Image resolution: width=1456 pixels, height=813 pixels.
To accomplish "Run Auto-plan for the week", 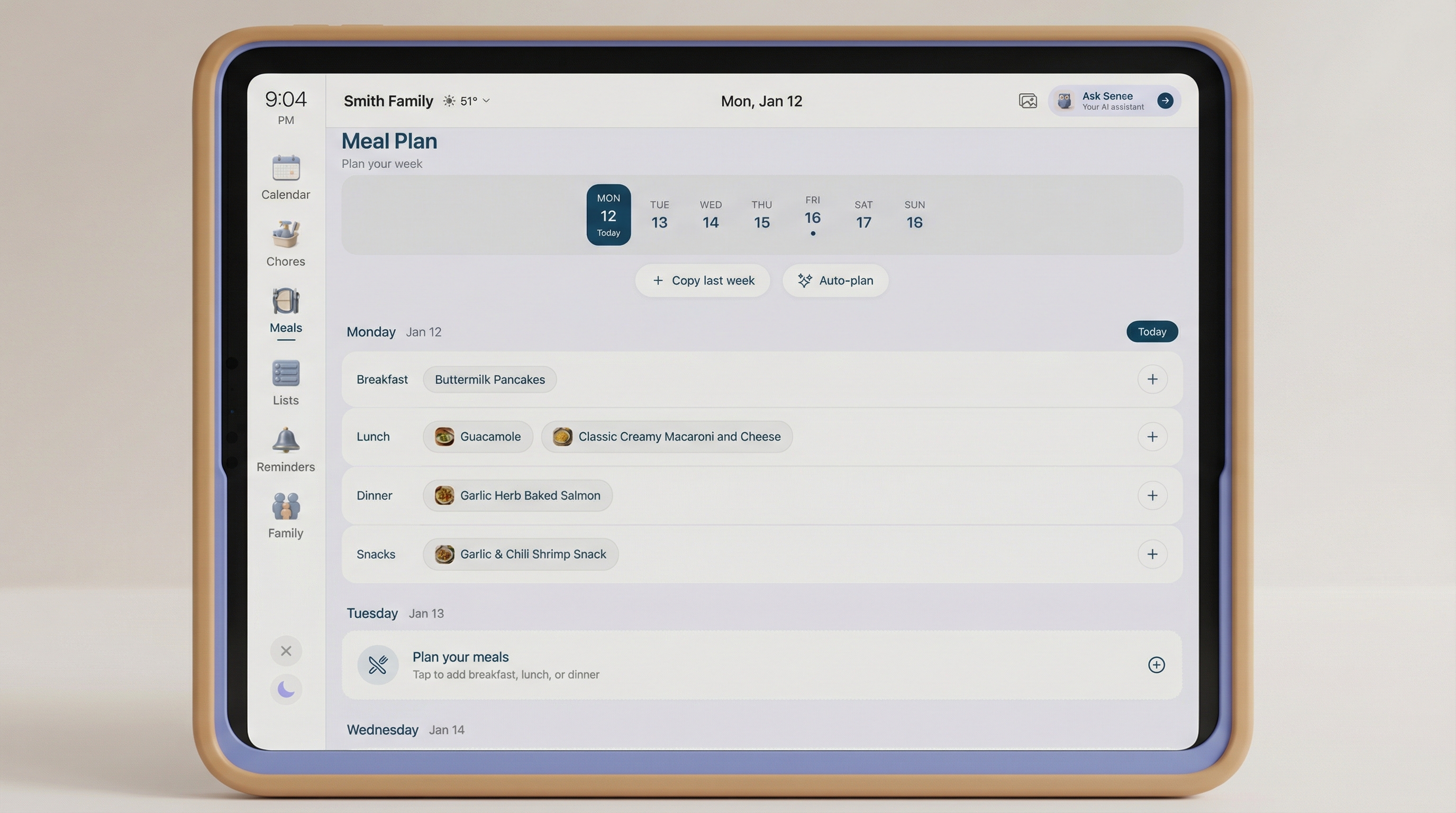I will (835, 281).
